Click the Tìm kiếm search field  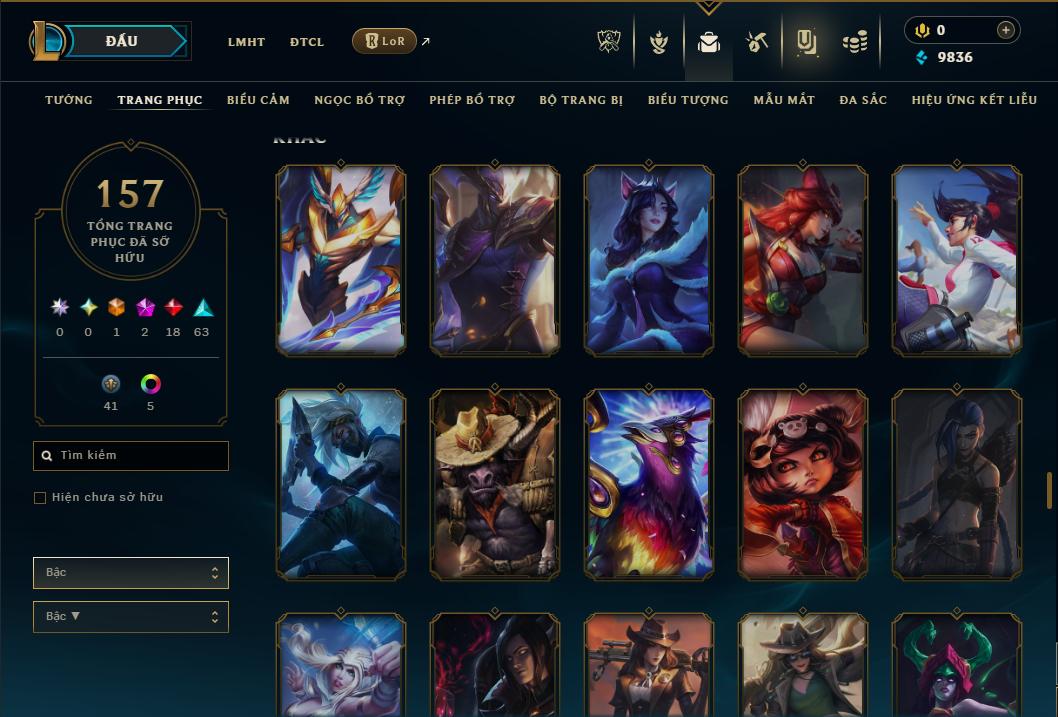131,456
